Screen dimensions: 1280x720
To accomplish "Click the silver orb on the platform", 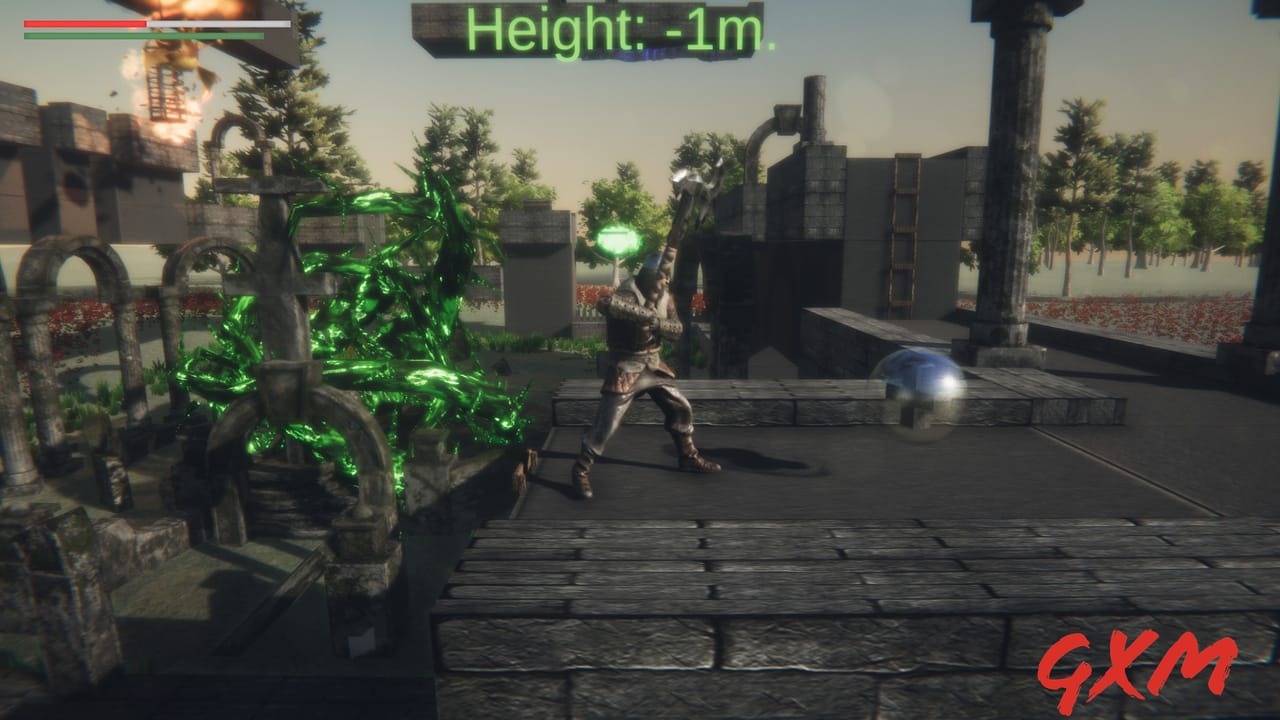I will [x=916, y=393].
